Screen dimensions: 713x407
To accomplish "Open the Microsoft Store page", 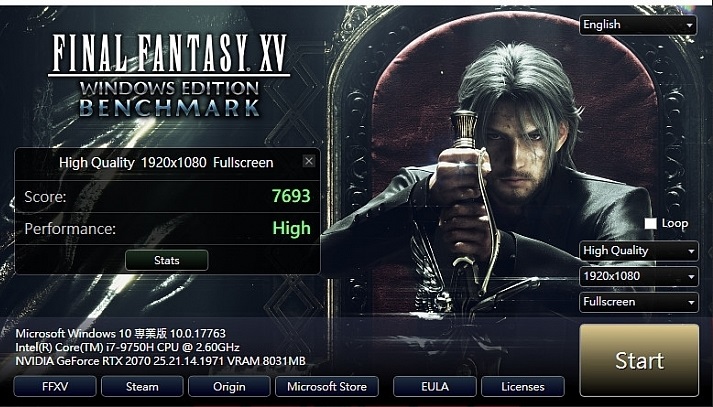I will (327, 386).
